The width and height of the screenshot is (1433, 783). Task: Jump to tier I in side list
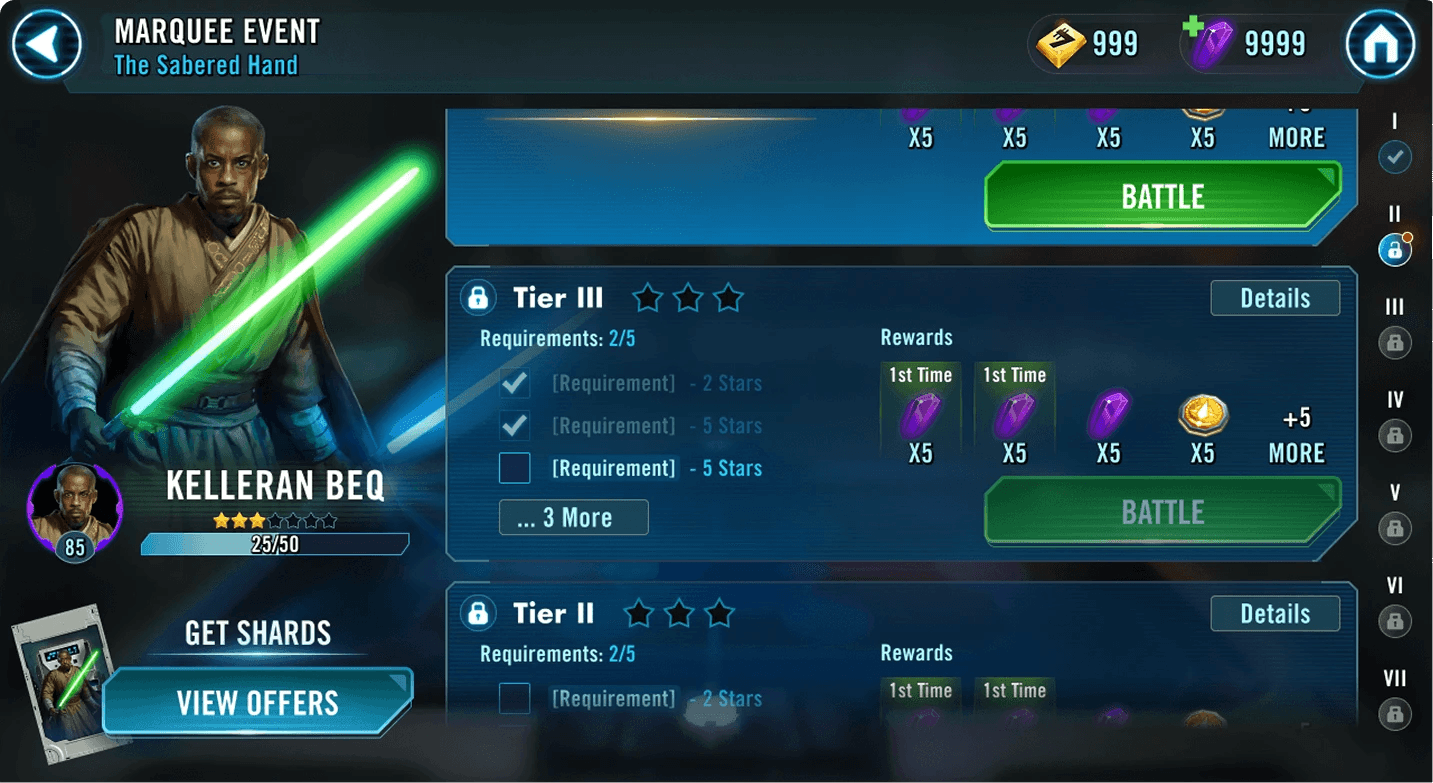coord(1395,157)
